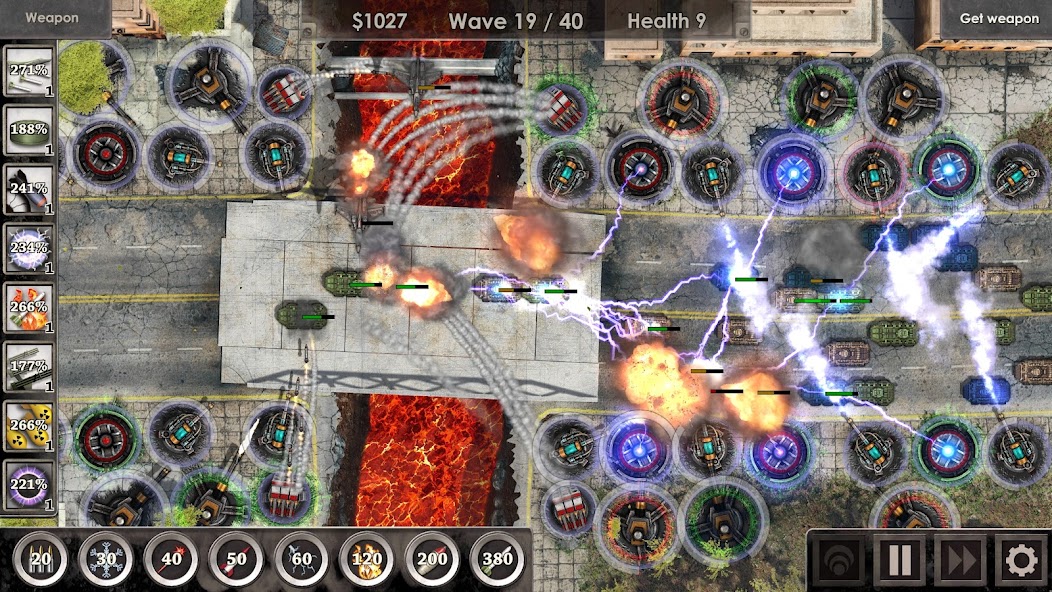Image resolution: width=1052 pixels, height=592 pixels.
Task: Buy the 20-cost bullet turret
Action: (x=41, y=558)
